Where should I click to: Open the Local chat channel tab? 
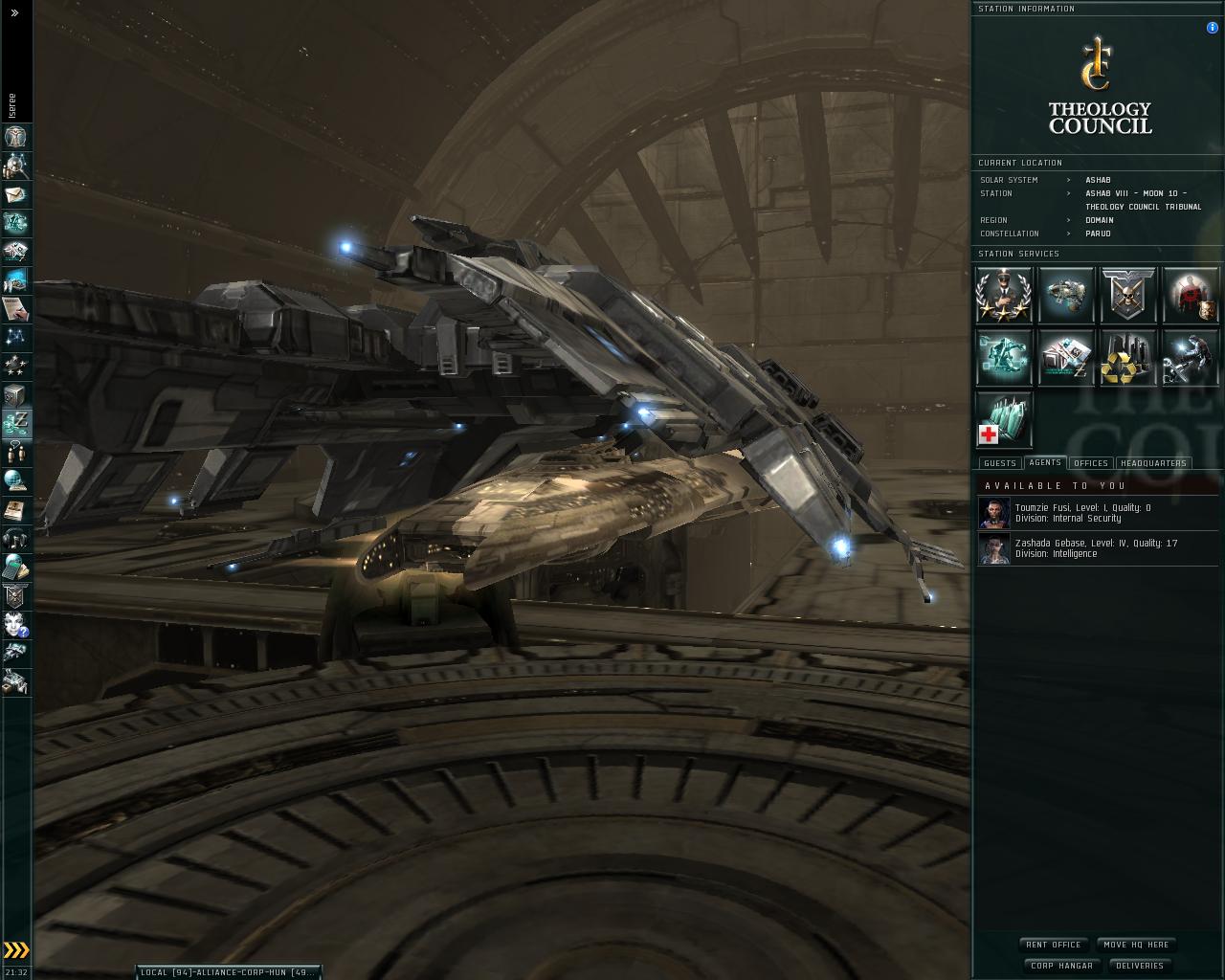click(x=227, y=972)
